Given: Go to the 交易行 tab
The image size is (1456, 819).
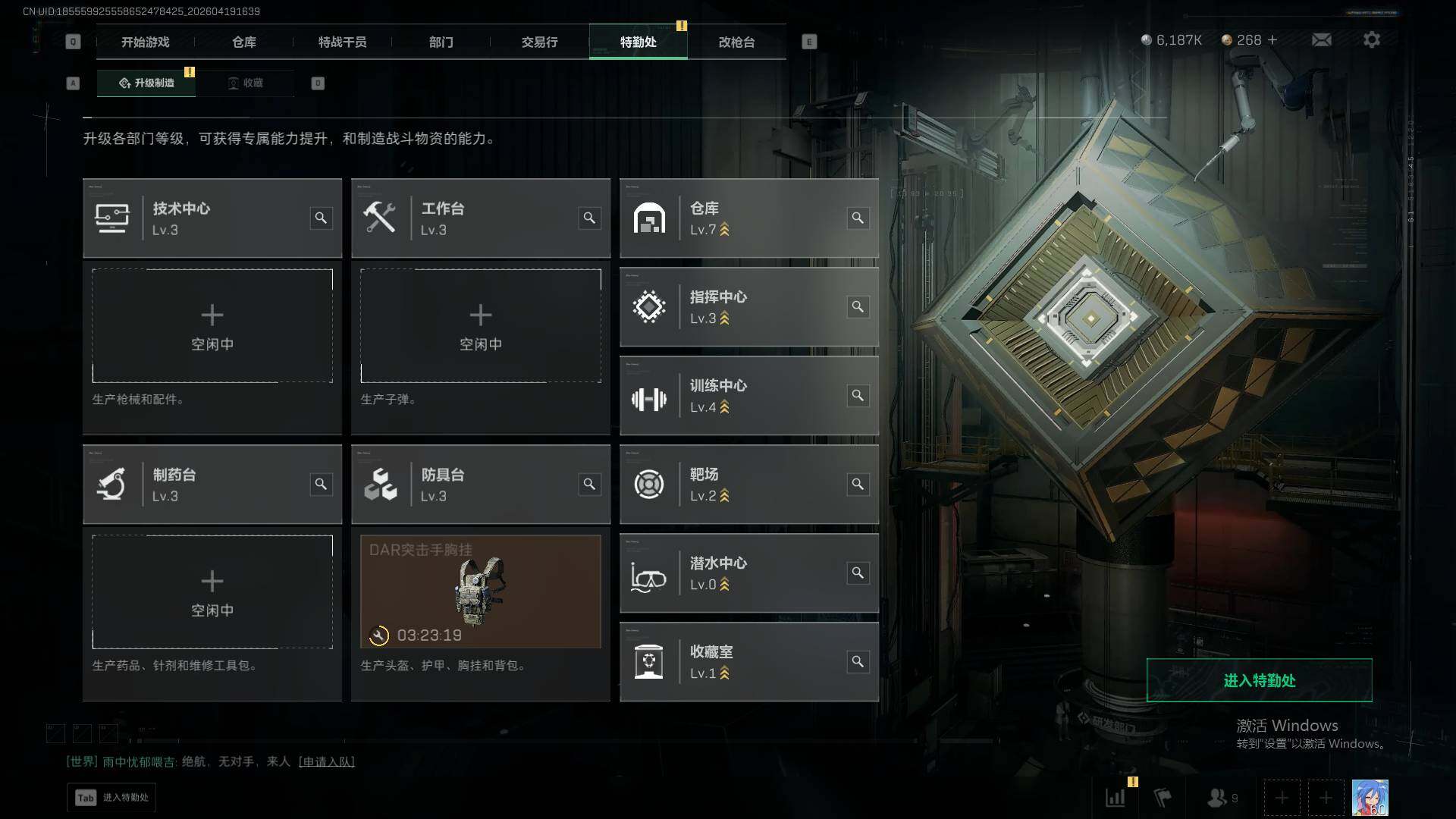Looking at the screenshot, I should tap(539, 42).
